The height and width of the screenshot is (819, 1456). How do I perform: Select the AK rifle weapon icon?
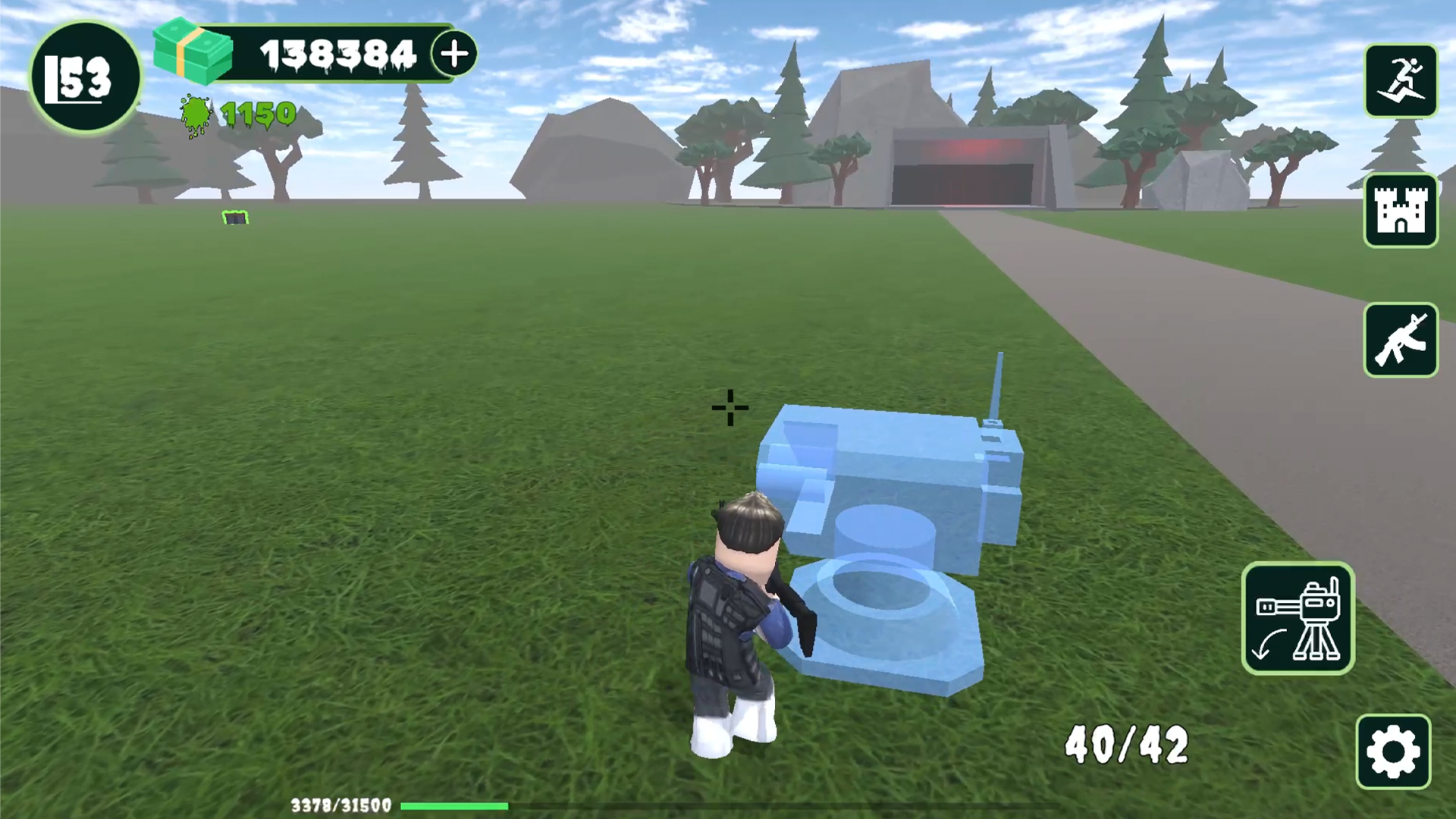pos(1401,340)
